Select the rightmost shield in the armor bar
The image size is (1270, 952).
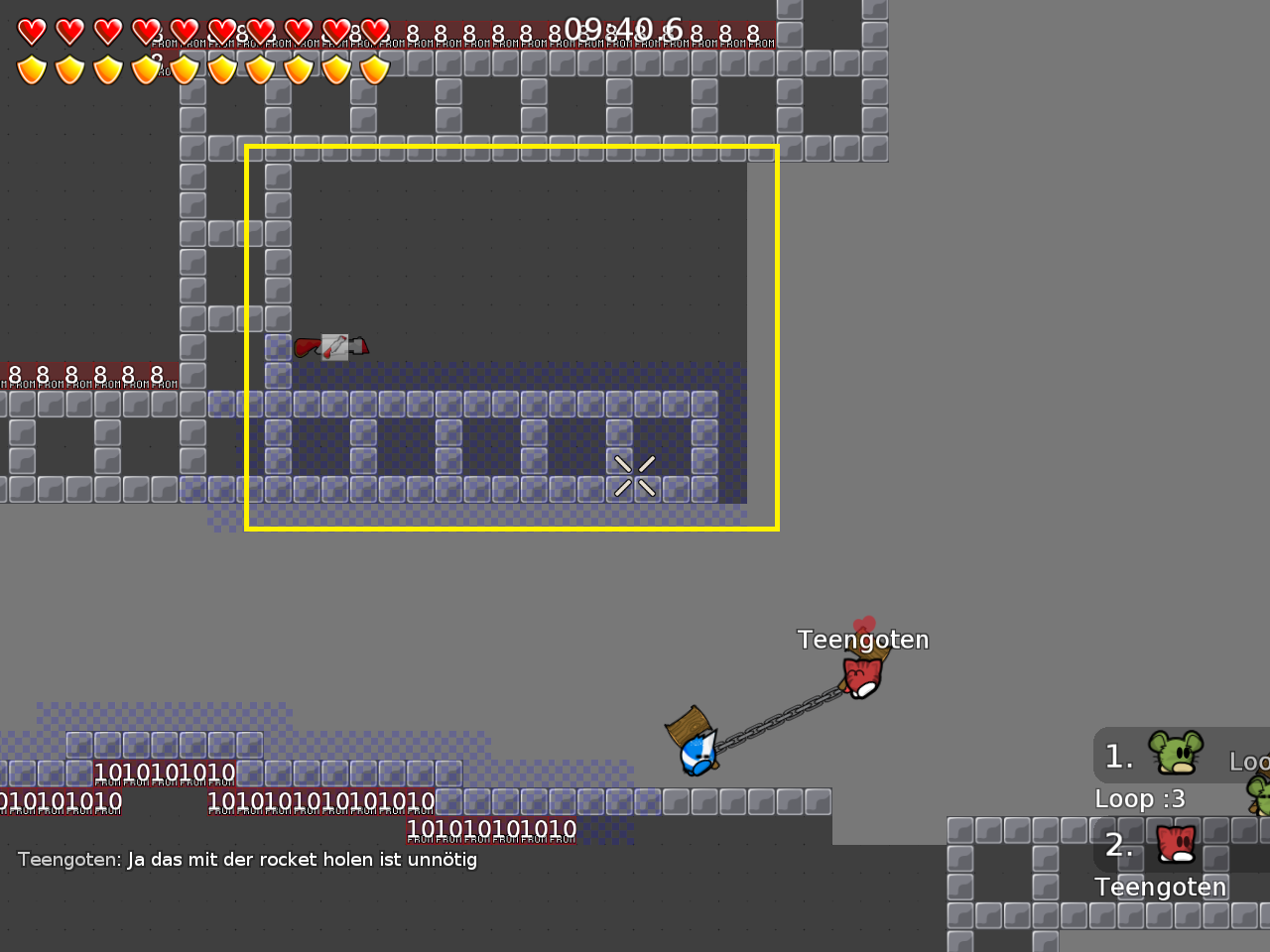point(374,68)
